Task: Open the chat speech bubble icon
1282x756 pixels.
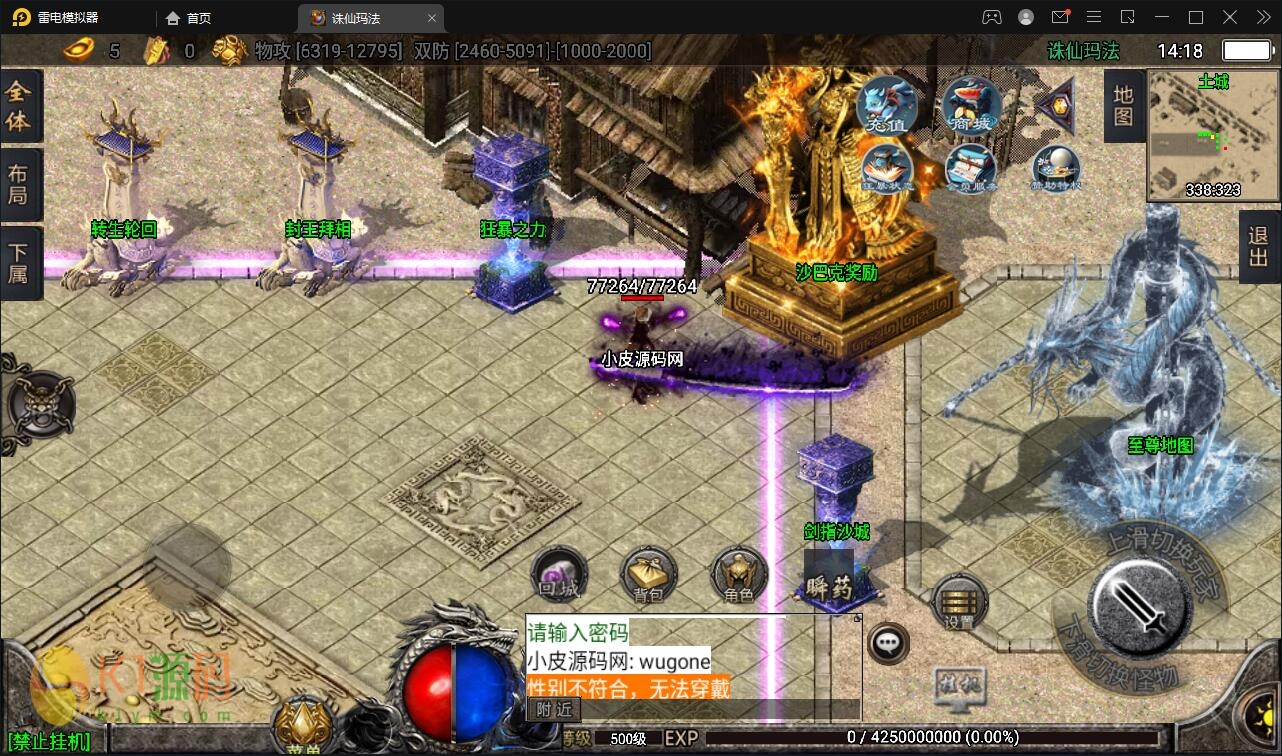Action: (x=887, y=643)
